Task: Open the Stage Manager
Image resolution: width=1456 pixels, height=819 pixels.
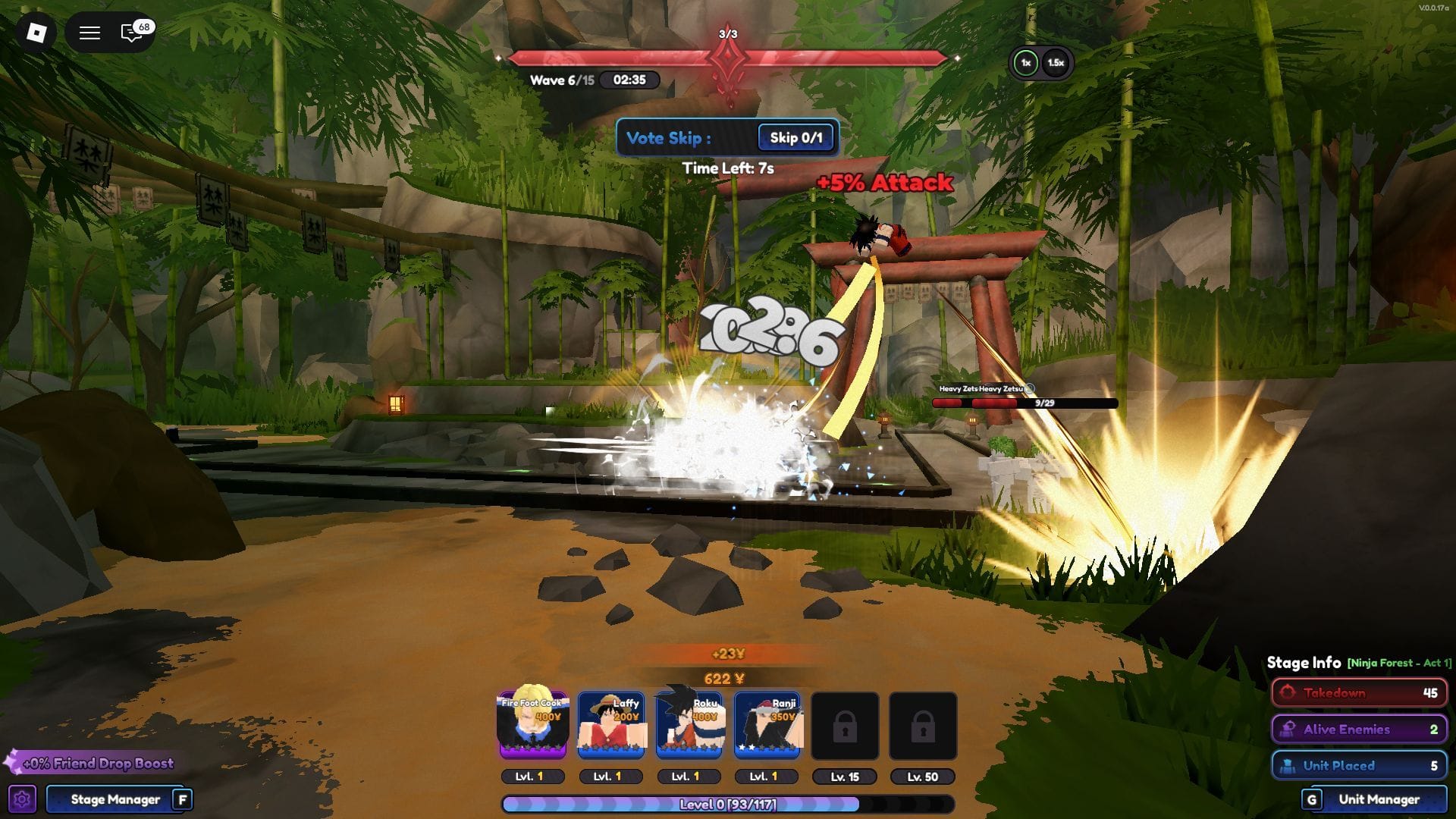Action: (114, 799)
